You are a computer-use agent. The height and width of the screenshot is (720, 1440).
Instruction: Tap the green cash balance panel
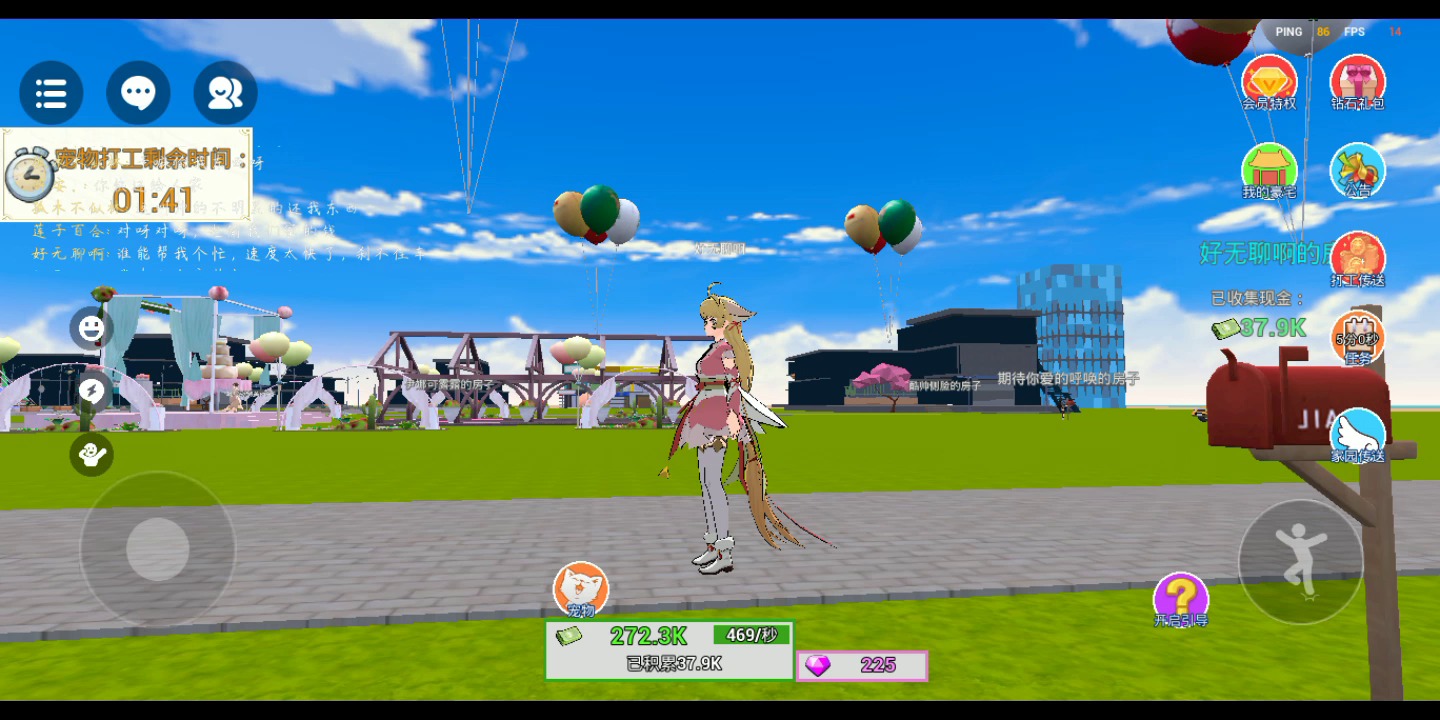tap(669, 649)
